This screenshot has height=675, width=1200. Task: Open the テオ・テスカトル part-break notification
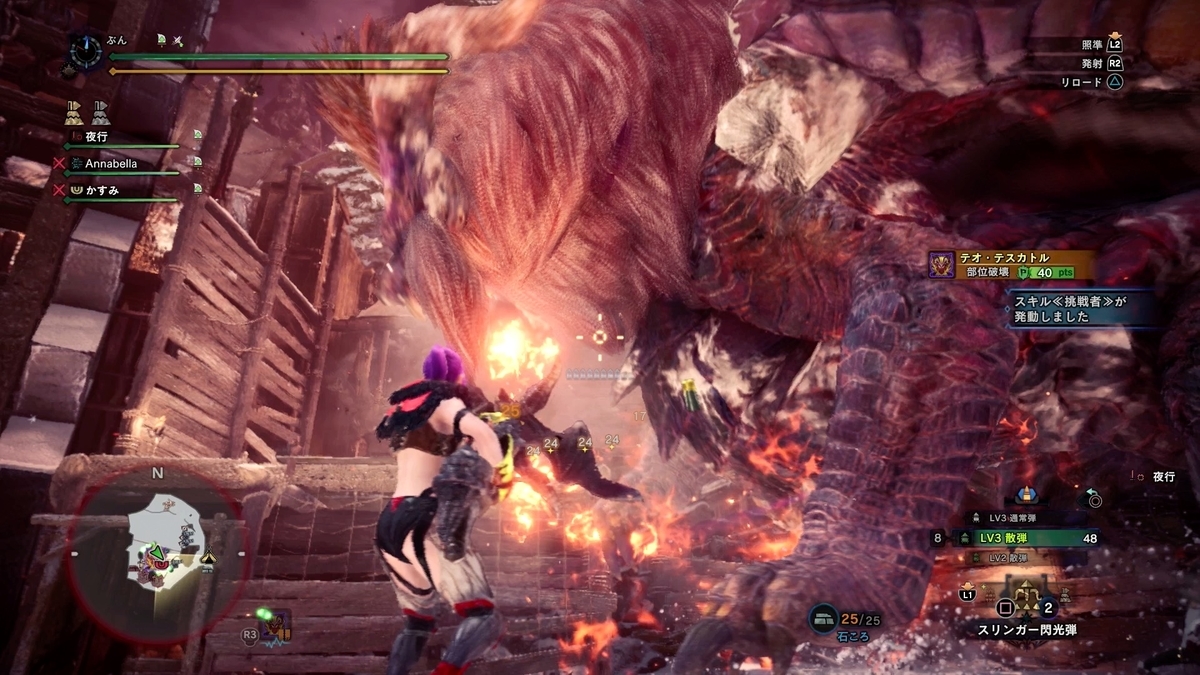[1010, 264]
